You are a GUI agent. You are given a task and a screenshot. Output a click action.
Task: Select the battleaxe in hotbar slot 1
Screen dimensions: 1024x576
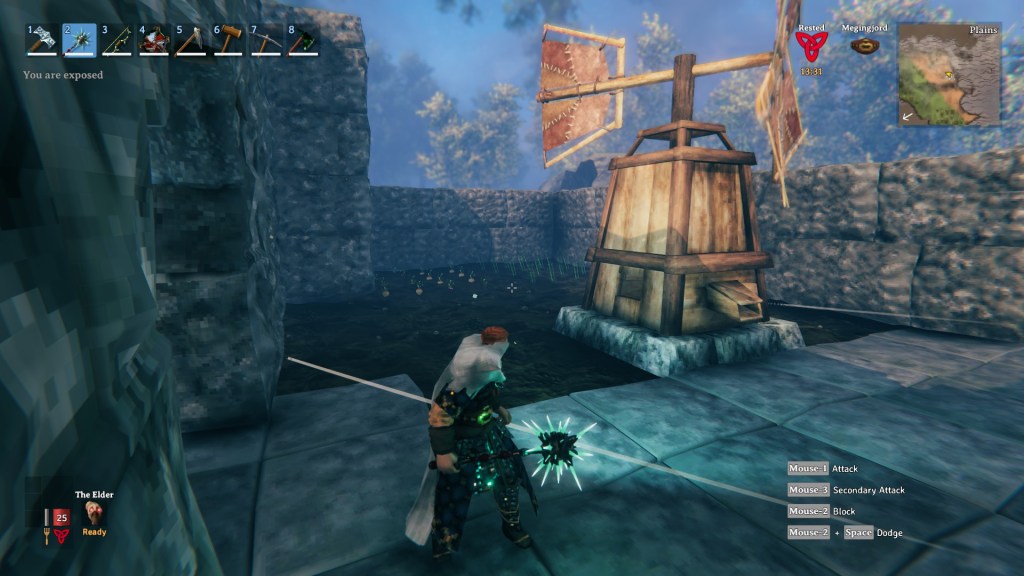(42, 40)
